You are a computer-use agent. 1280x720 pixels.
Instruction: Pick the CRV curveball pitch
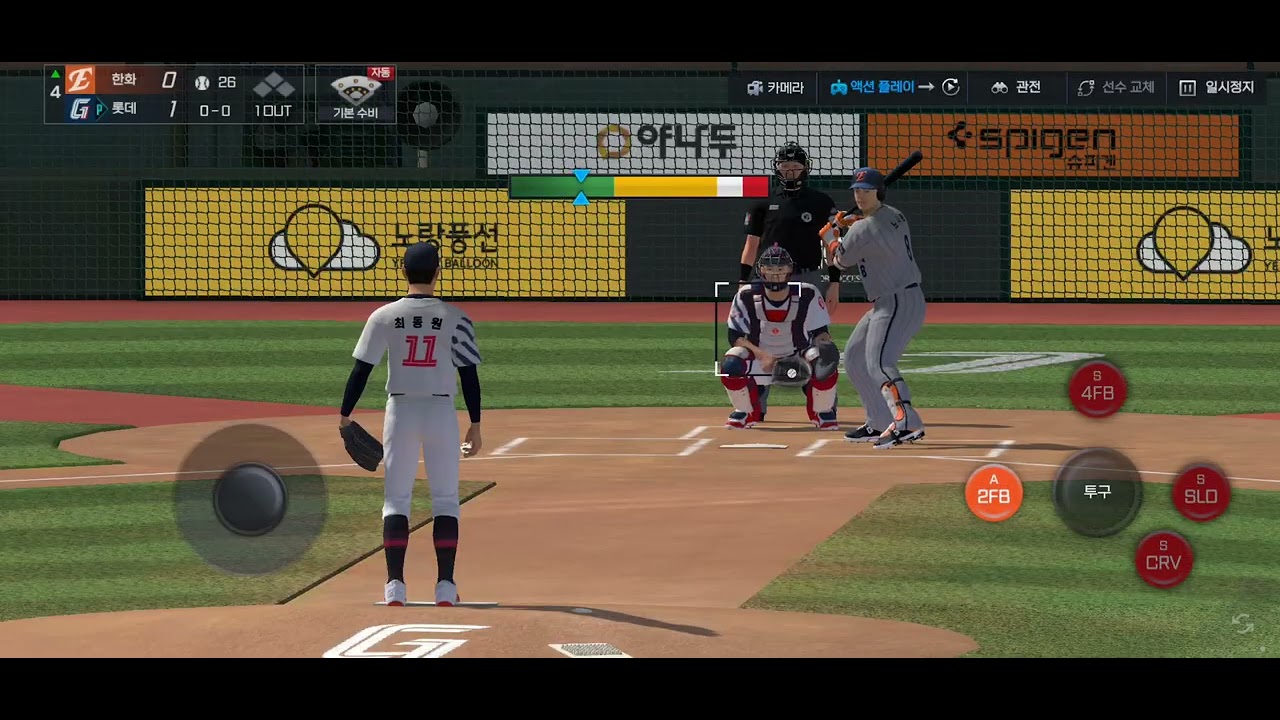pos(1163,558)
